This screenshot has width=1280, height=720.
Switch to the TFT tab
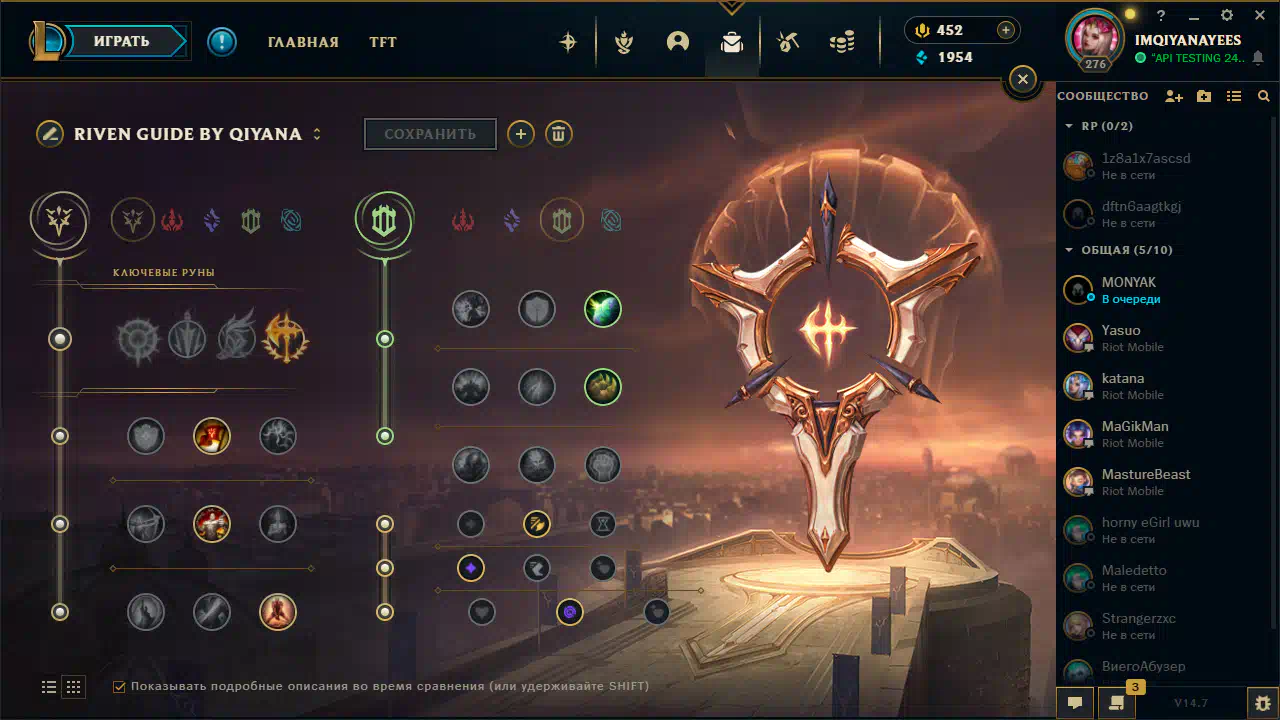383,42
